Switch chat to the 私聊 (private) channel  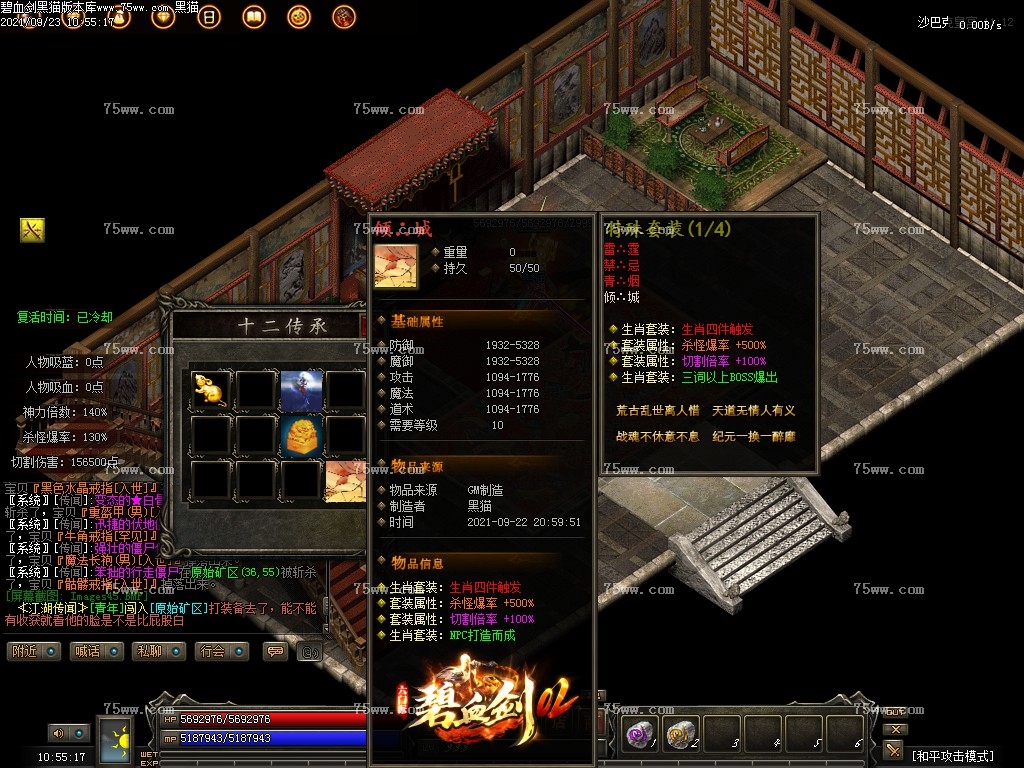[x=160, y=651]
